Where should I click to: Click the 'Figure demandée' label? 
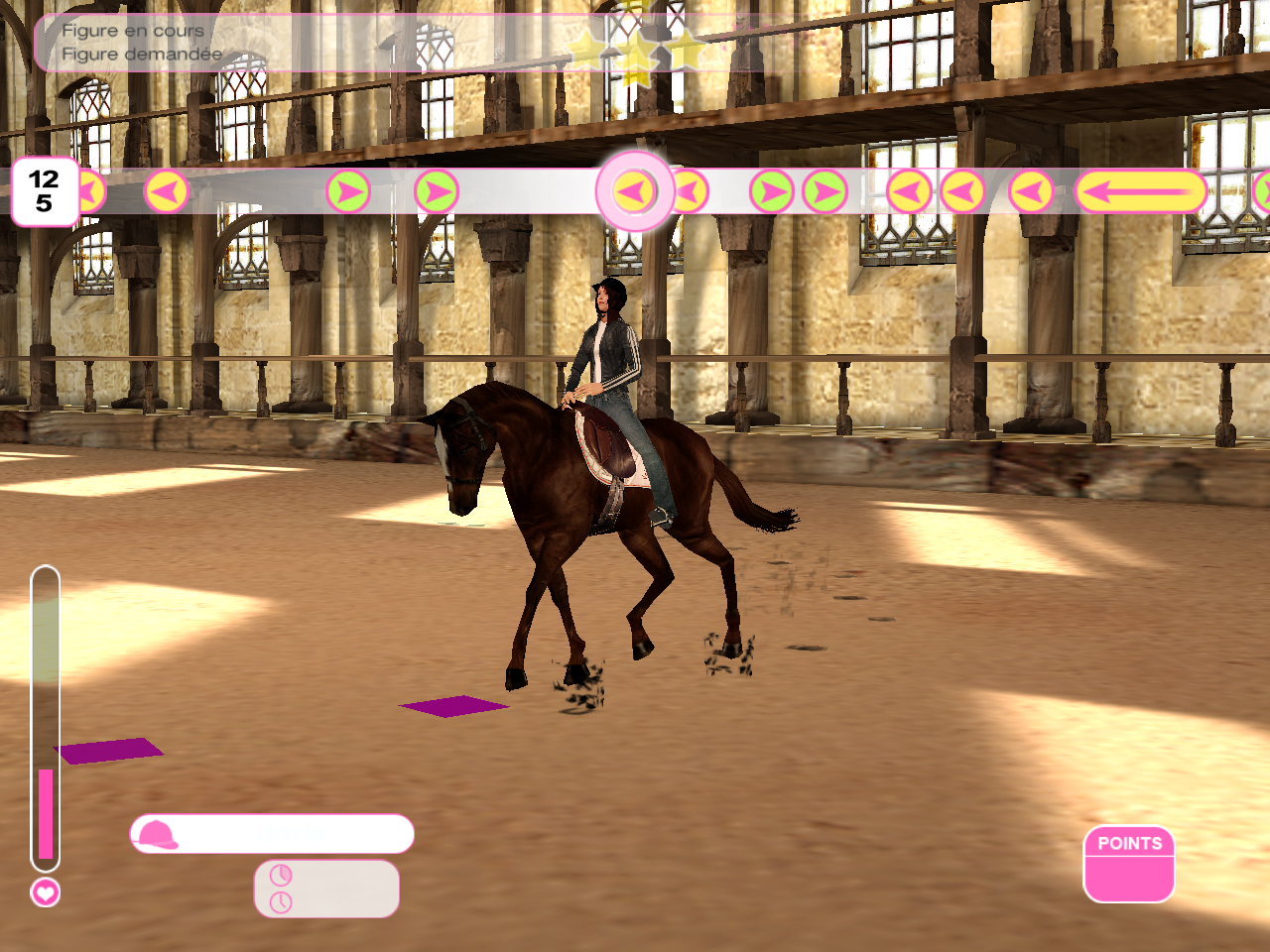(x=140, y=54)
